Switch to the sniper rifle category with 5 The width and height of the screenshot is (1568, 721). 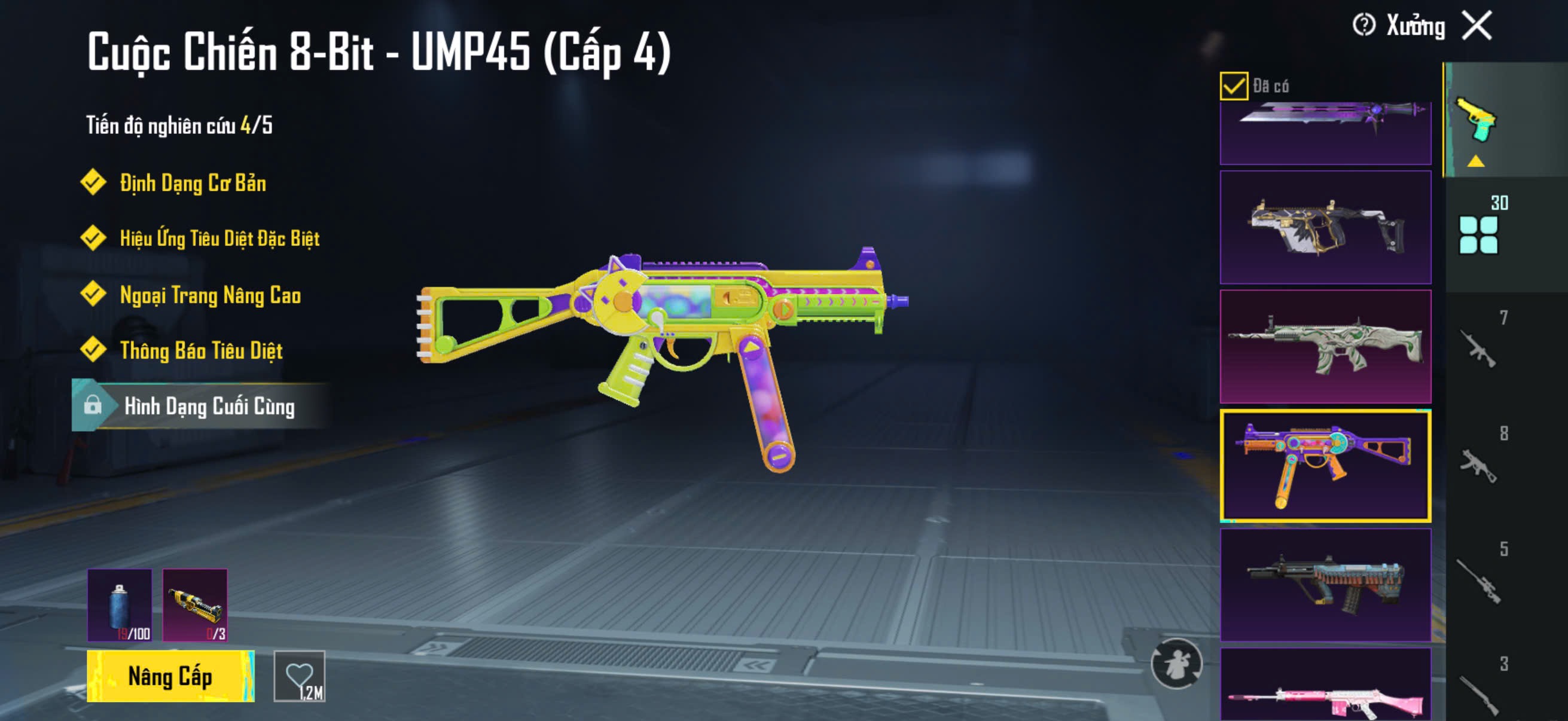point(1479,578)
